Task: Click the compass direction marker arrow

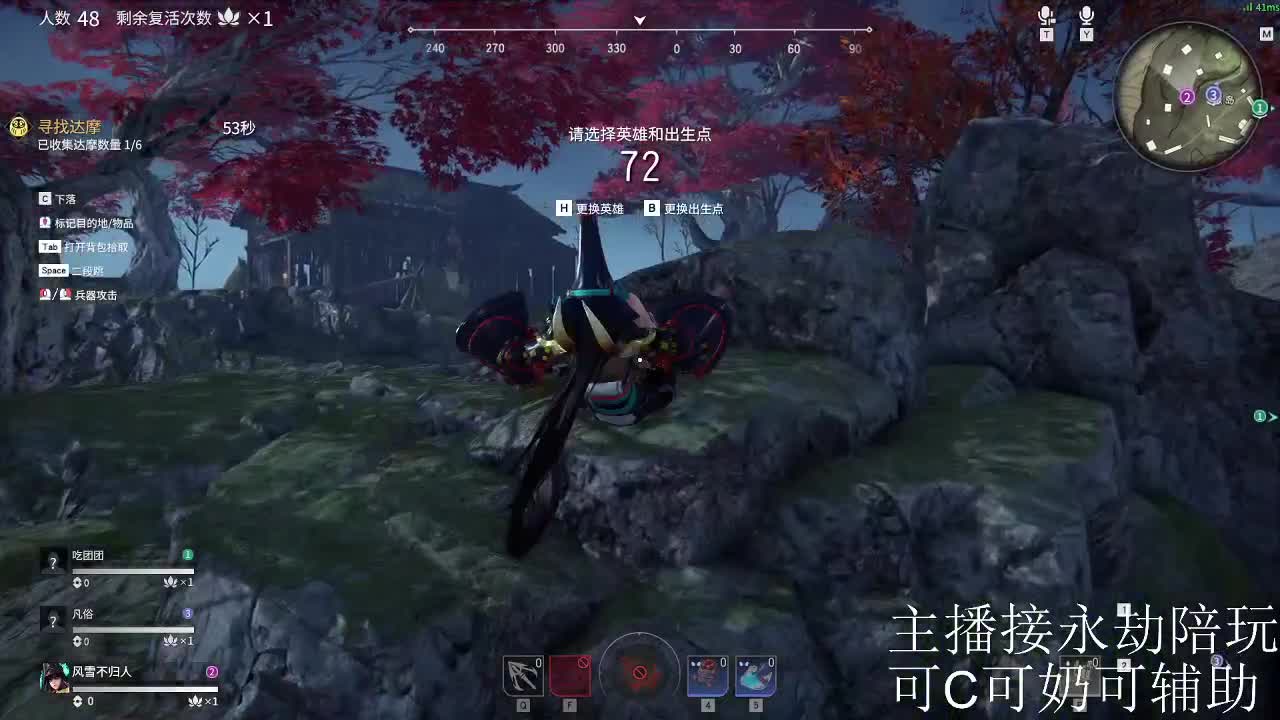Action: pyautogui.click(x=639, y=20)
